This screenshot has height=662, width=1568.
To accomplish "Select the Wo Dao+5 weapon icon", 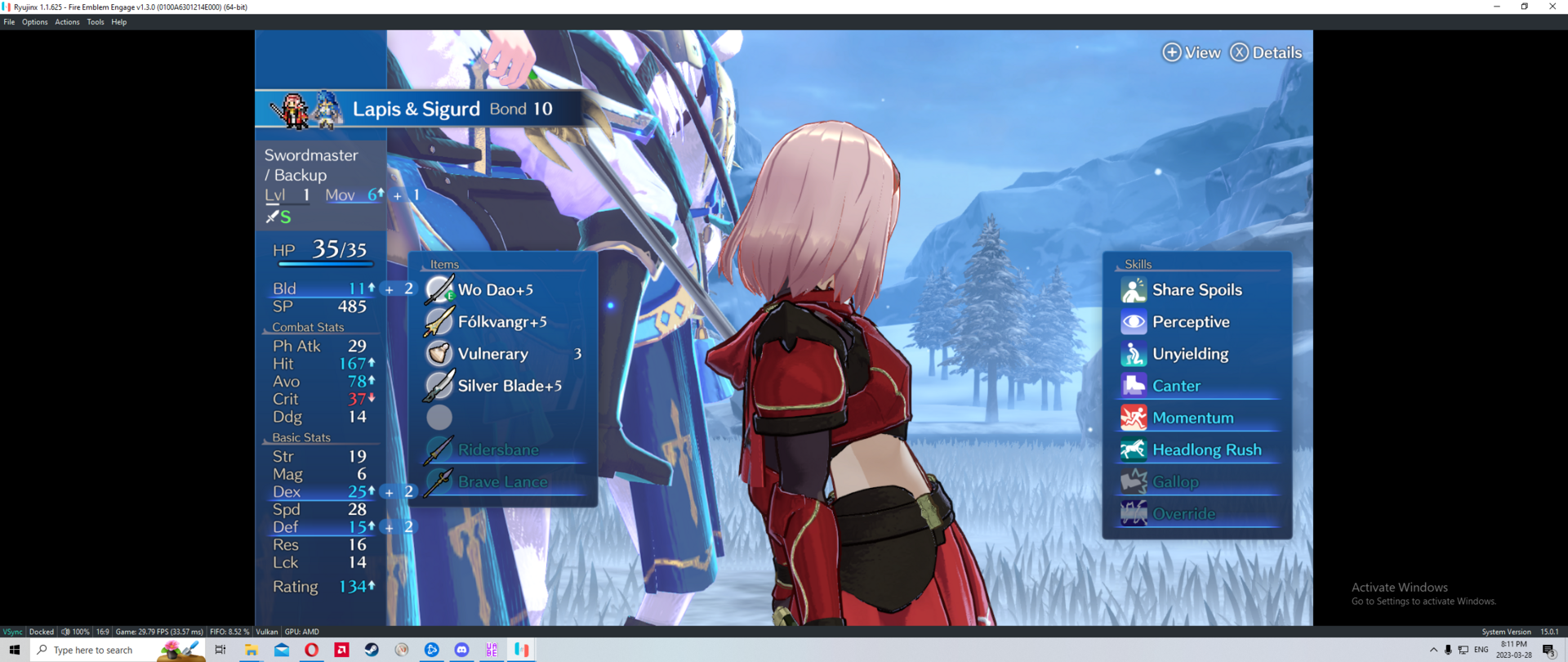I will tap(439, 289).
